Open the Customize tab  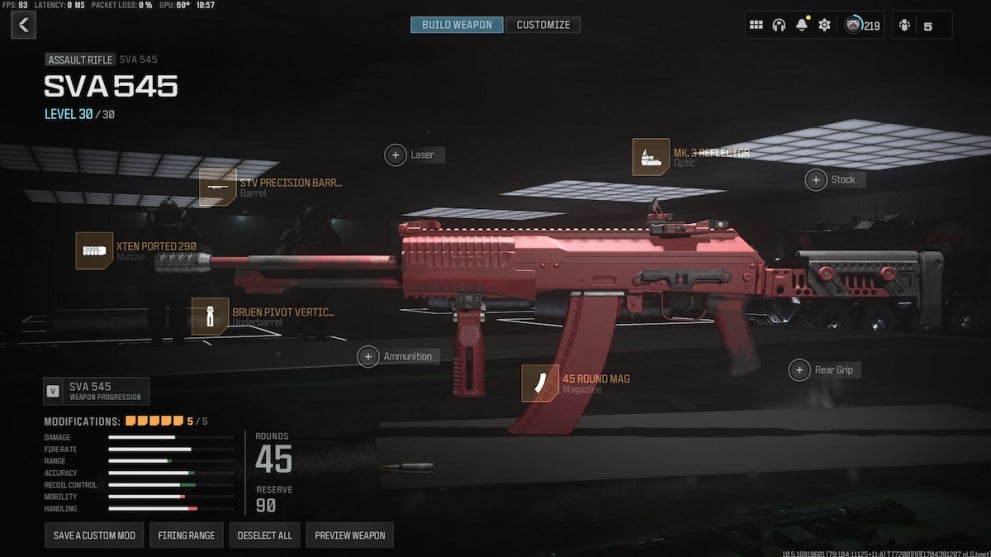543,25
